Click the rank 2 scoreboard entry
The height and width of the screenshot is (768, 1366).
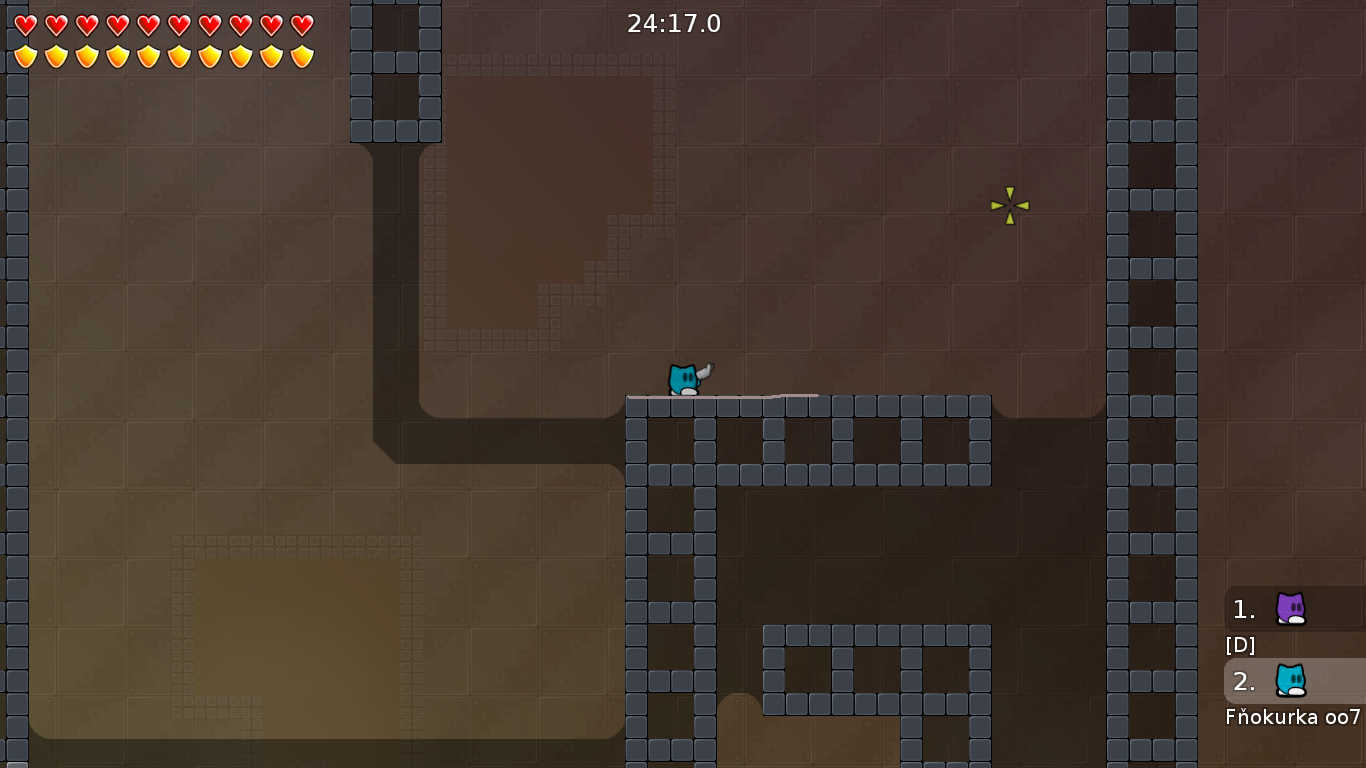1280,681
